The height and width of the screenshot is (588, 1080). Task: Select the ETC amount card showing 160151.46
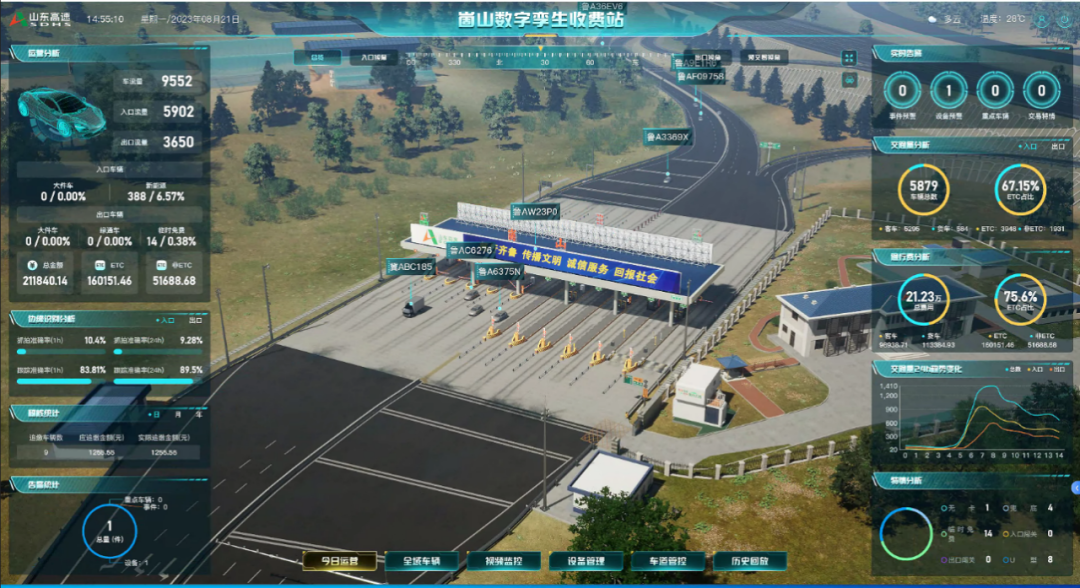pyautogui.click(x=110, y=273)
